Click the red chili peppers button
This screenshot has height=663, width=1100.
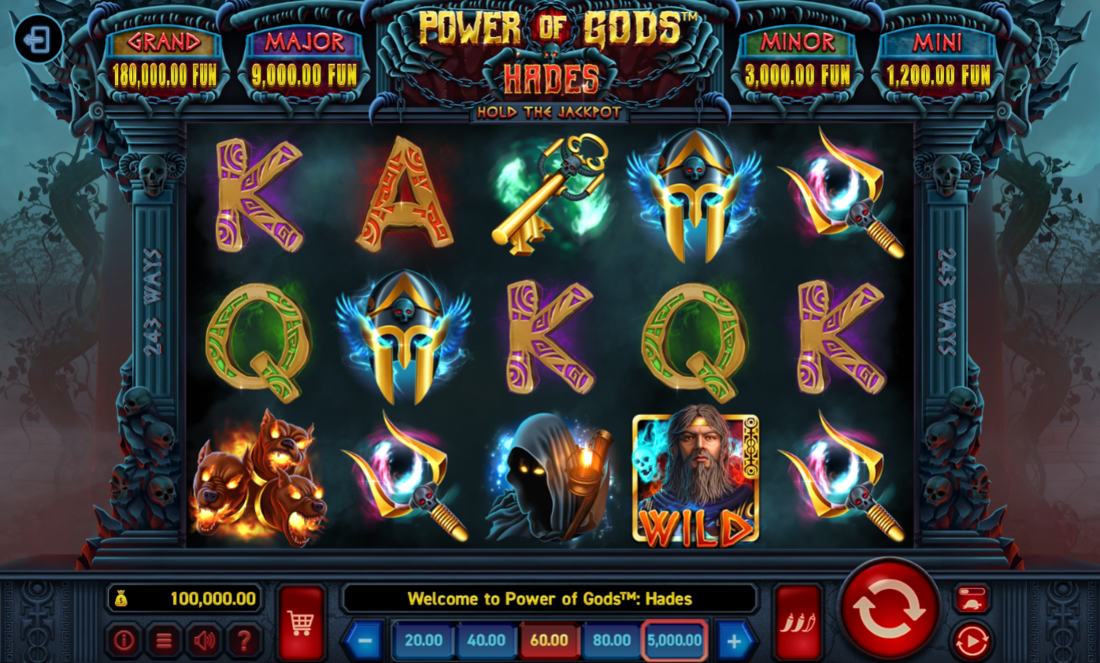[797, 622]
